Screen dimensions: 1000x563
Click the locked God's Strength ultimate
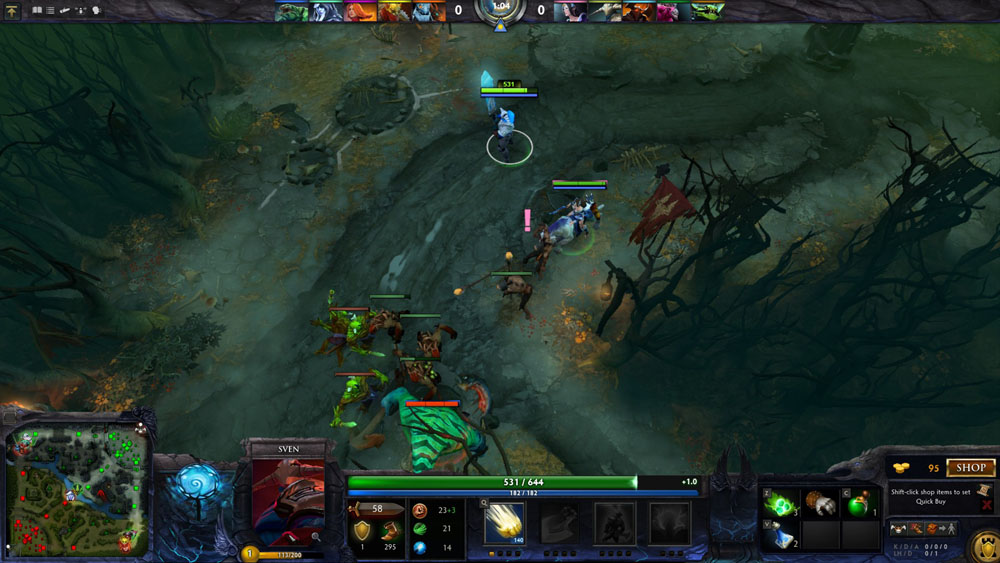[668, 522]
